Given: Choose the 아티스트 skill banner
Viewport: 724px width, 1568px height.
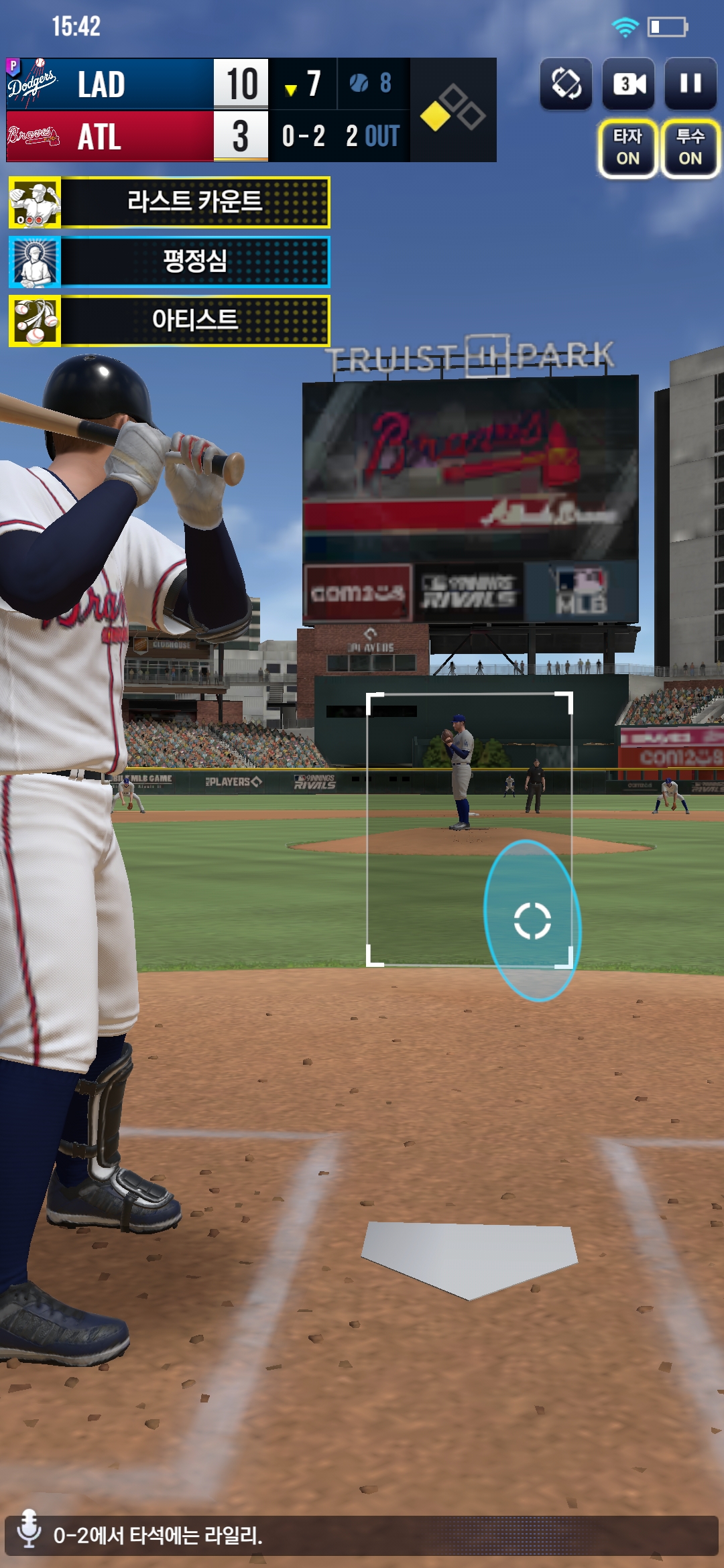Looking at the screenshot, I should point(170,321).
